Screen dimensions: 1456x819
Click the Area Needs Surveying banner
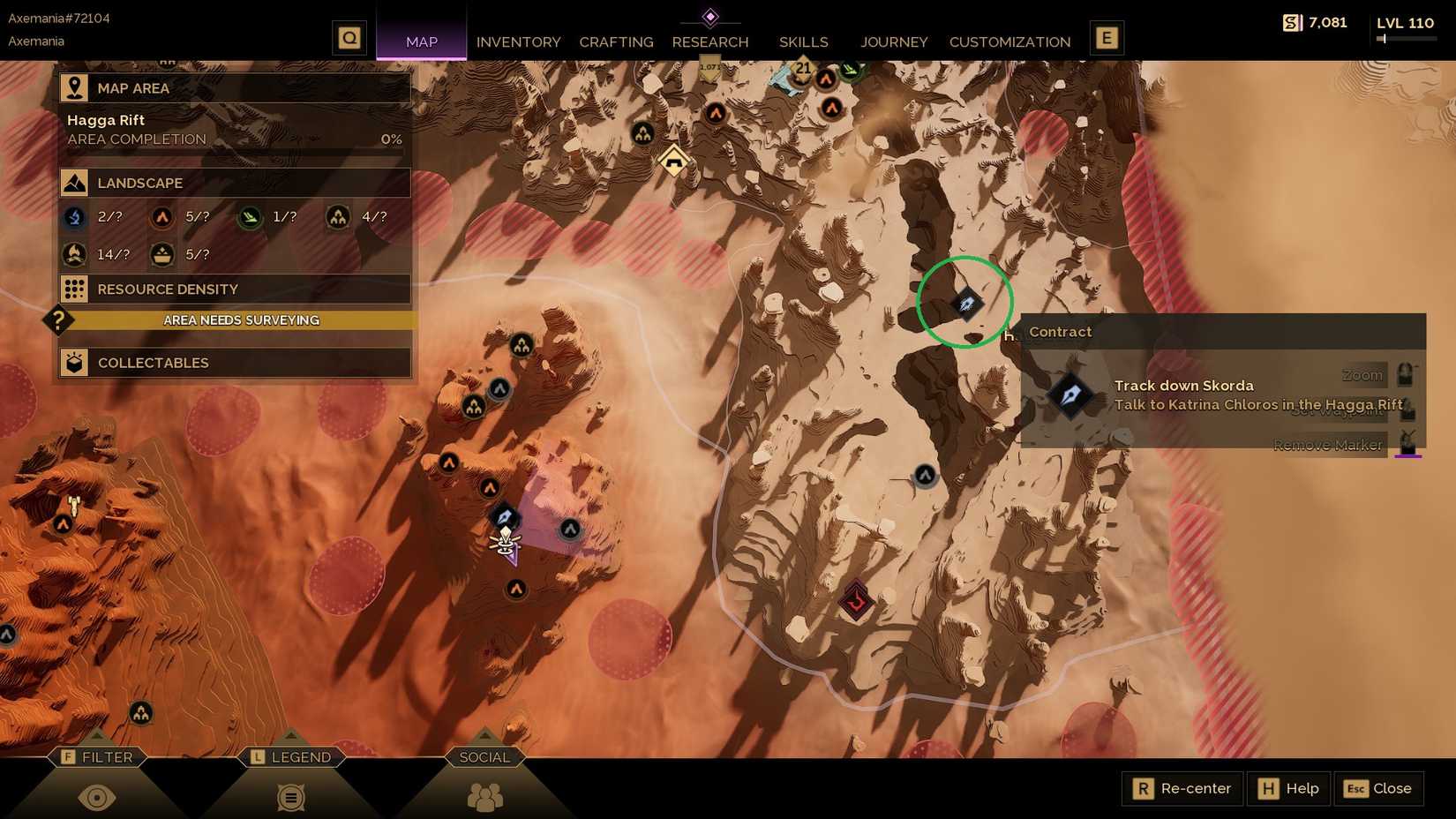pos(242,320)
